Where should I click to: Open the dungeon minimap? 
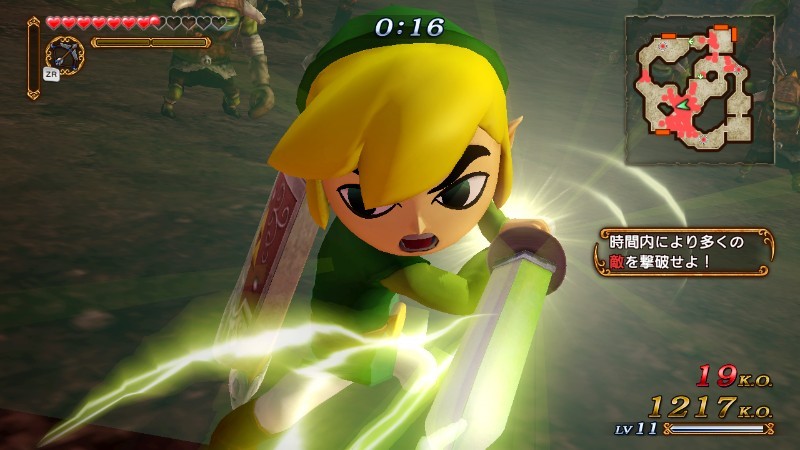699,88
